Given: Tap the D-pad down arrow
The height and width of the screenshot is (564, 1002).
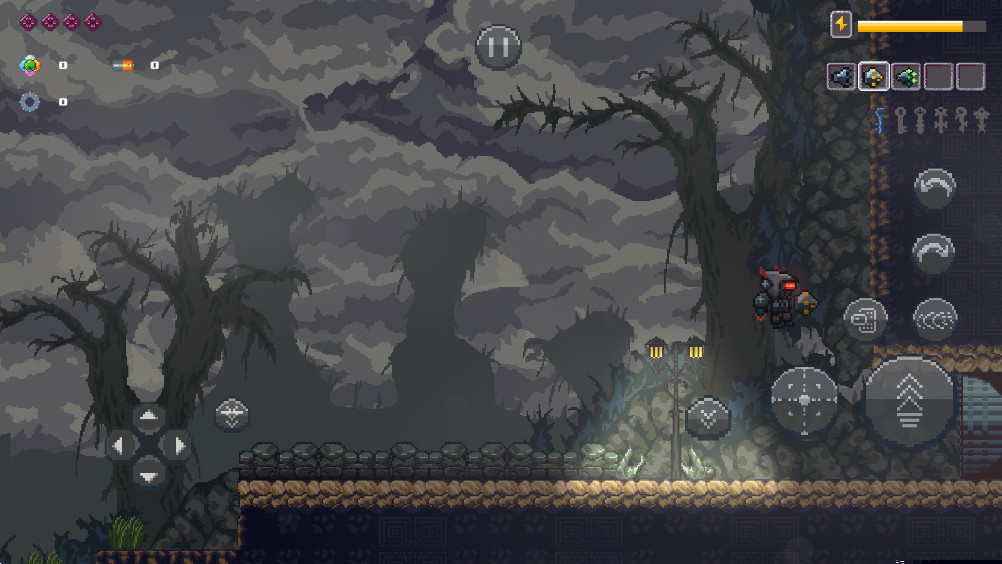Looking at the screenshot, I should 149,473.
